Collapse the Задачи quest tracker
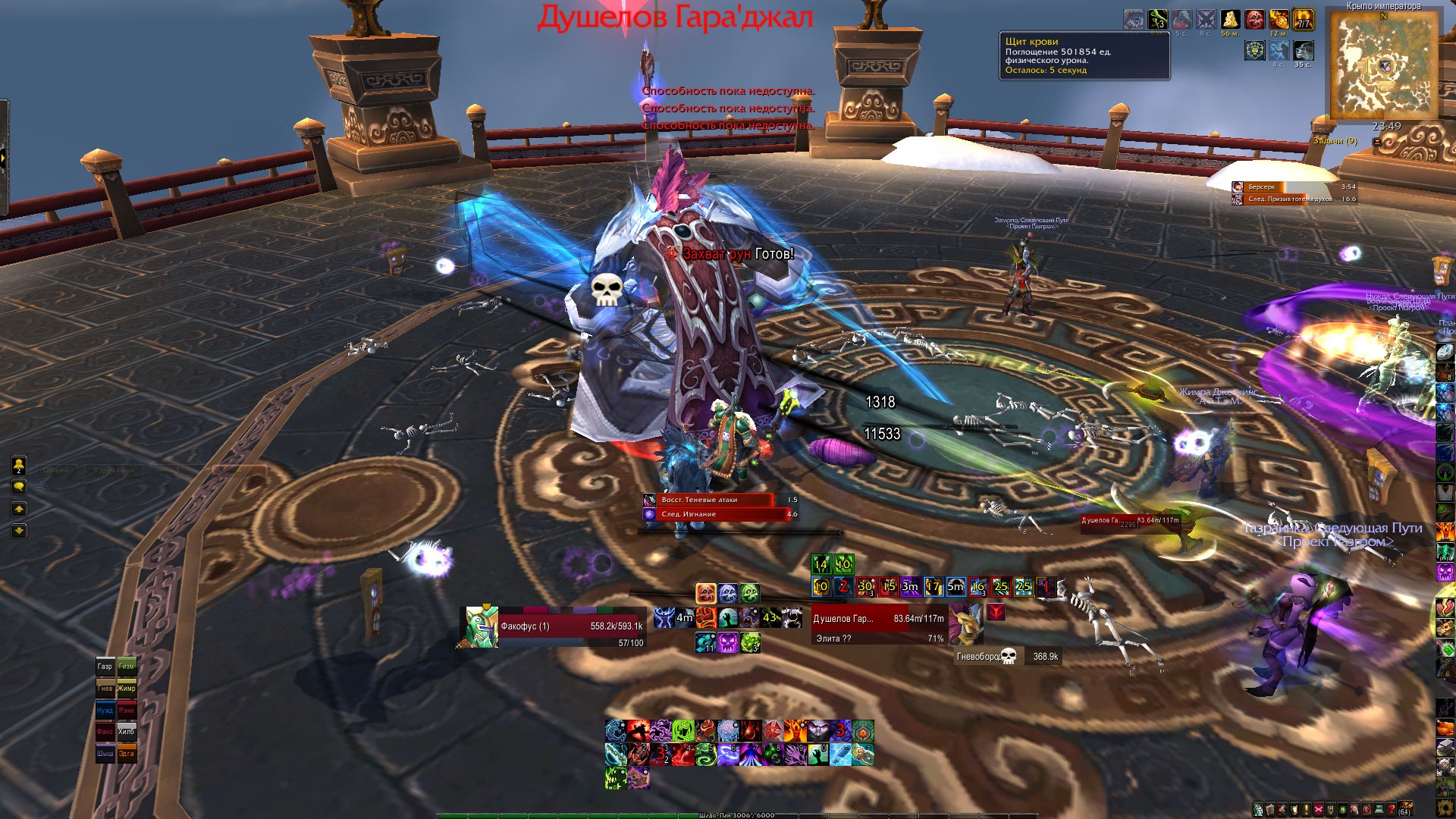The height and width of the screenshot is (819, 1456). (1377, 141)
